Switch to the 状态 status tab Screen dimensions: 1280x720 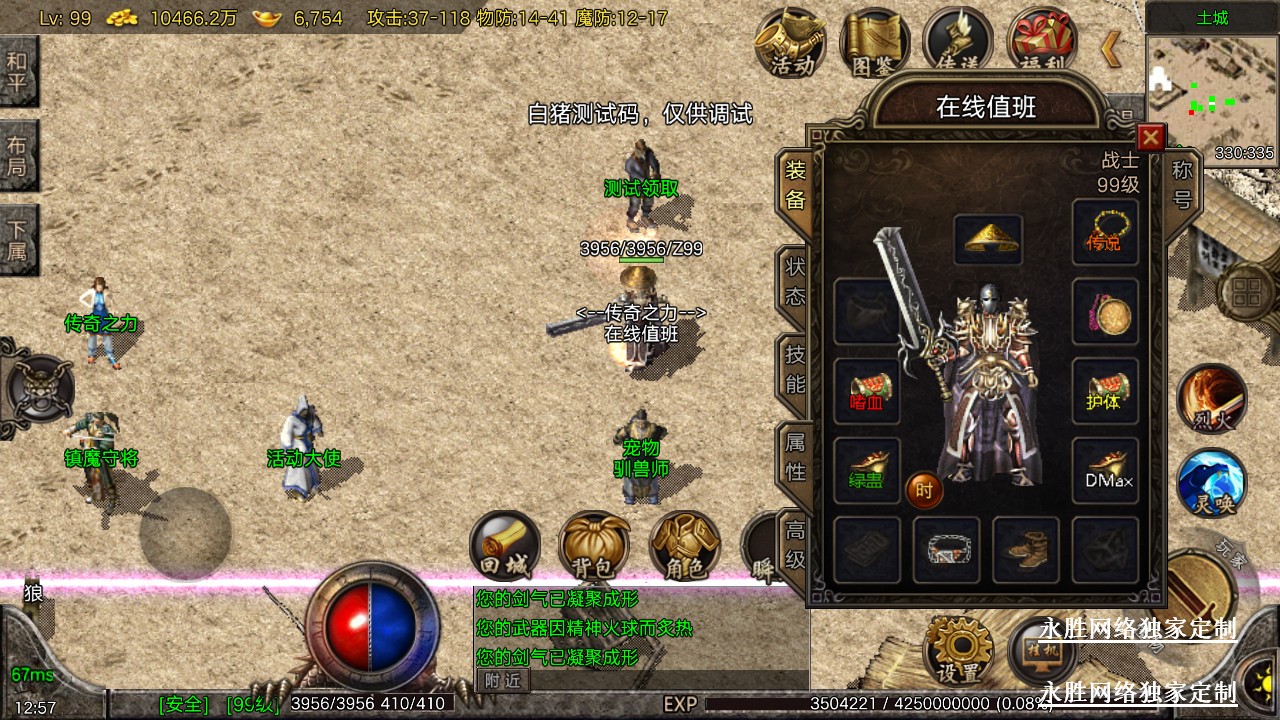[x=795, y=281]
